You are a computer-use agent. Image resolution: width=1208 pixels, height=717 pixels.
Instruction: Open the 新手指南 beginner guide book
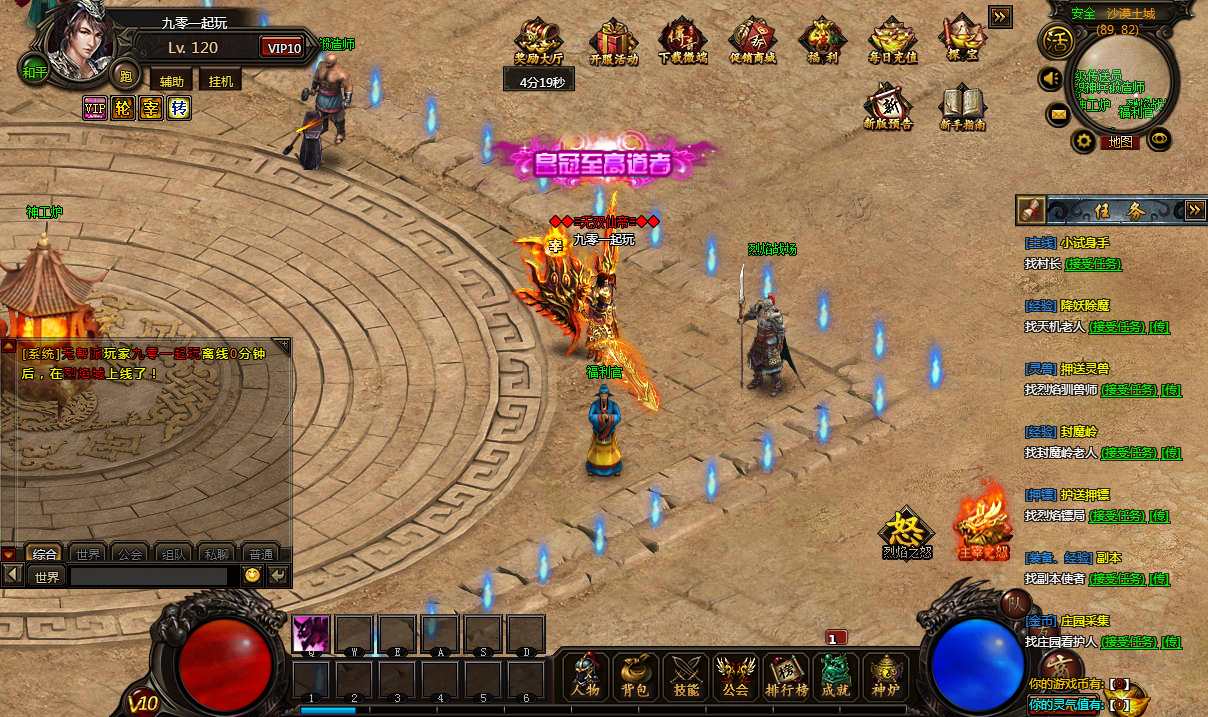(963, 108)
